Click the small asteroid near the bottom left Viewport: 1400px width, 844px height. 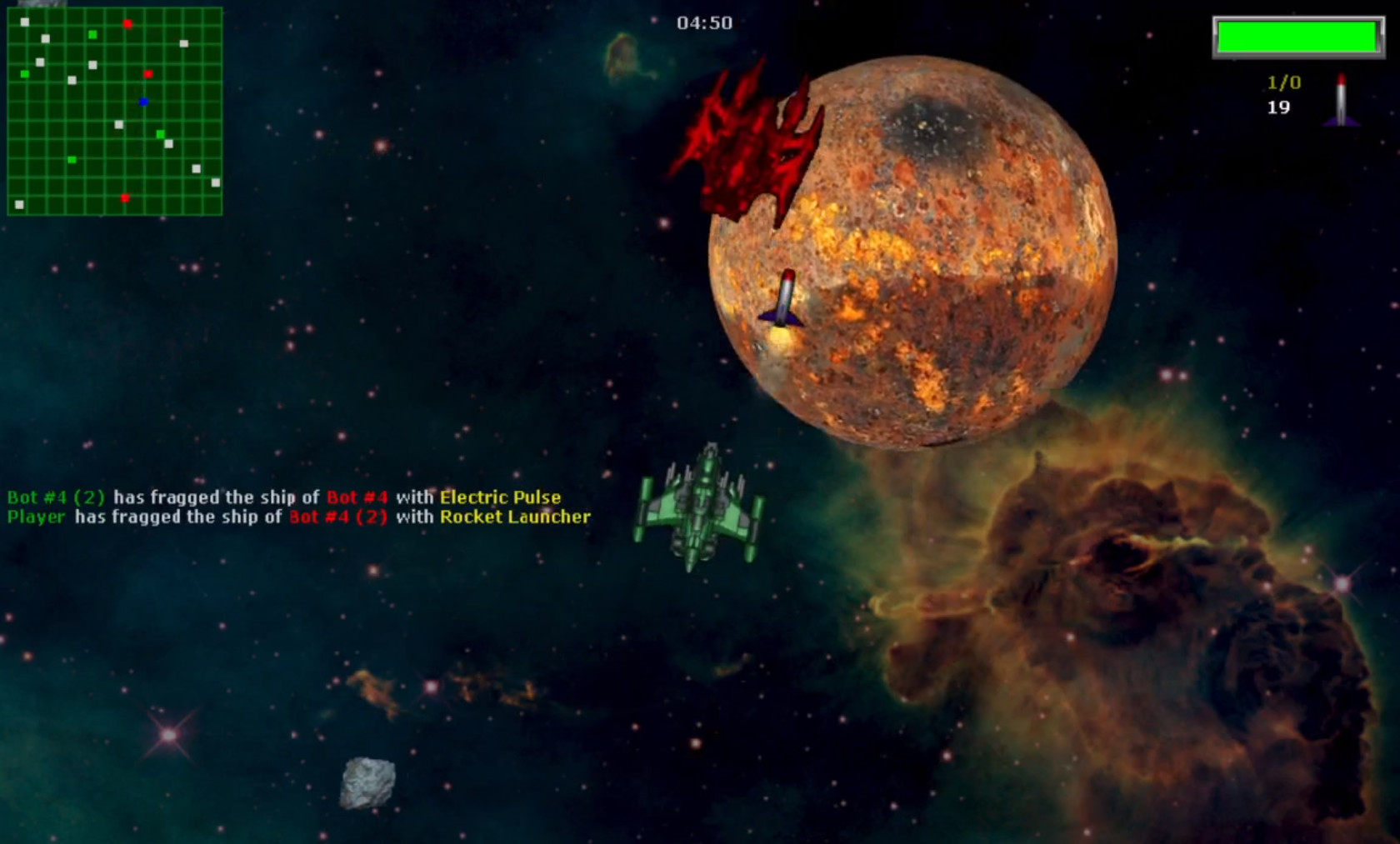click(x=367, y=780)
